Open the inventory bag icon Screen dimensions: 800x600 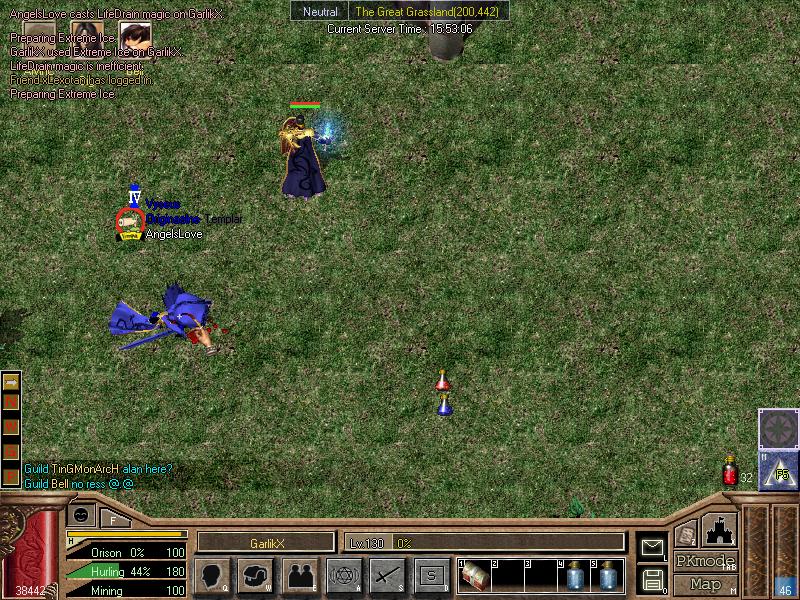[256, 575]
